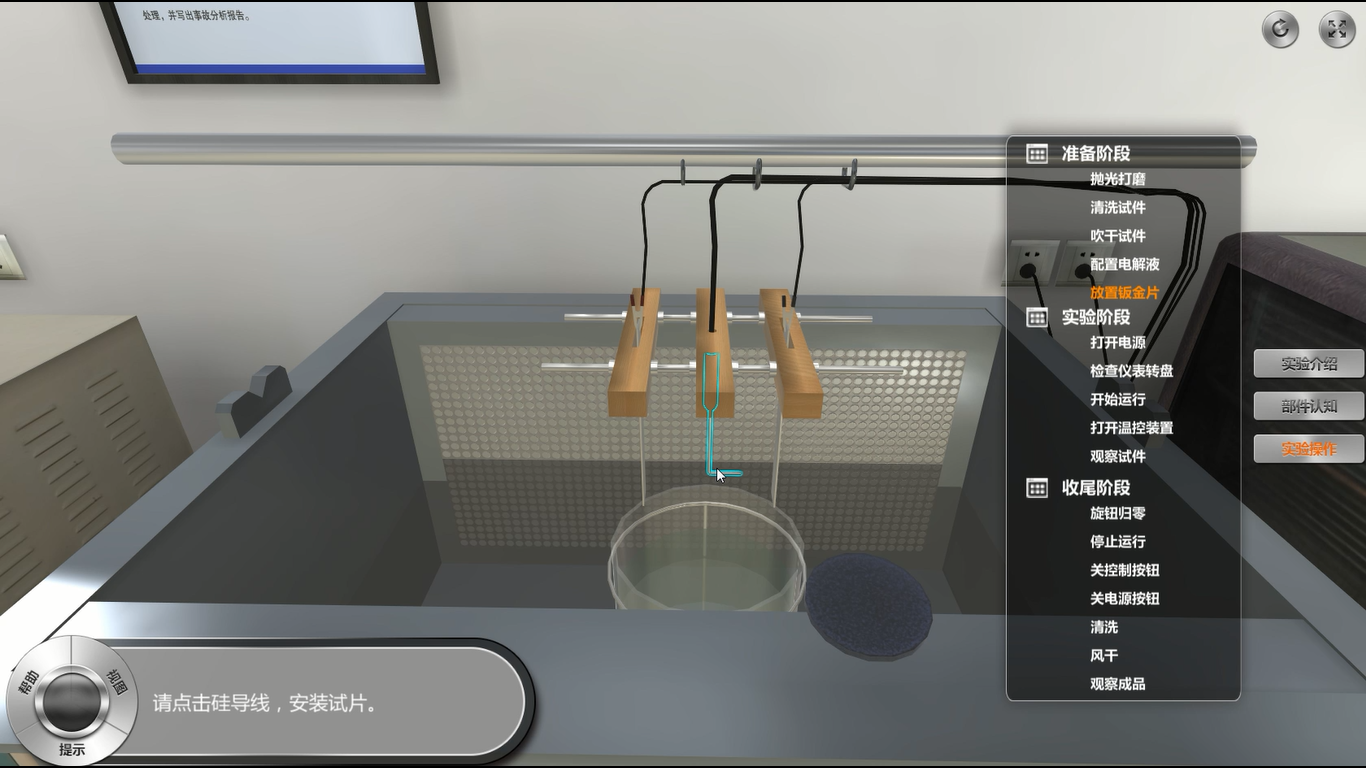1366x768 pixels.
Task: Go to the 吹干试件 step
Action: [1118, 236]
